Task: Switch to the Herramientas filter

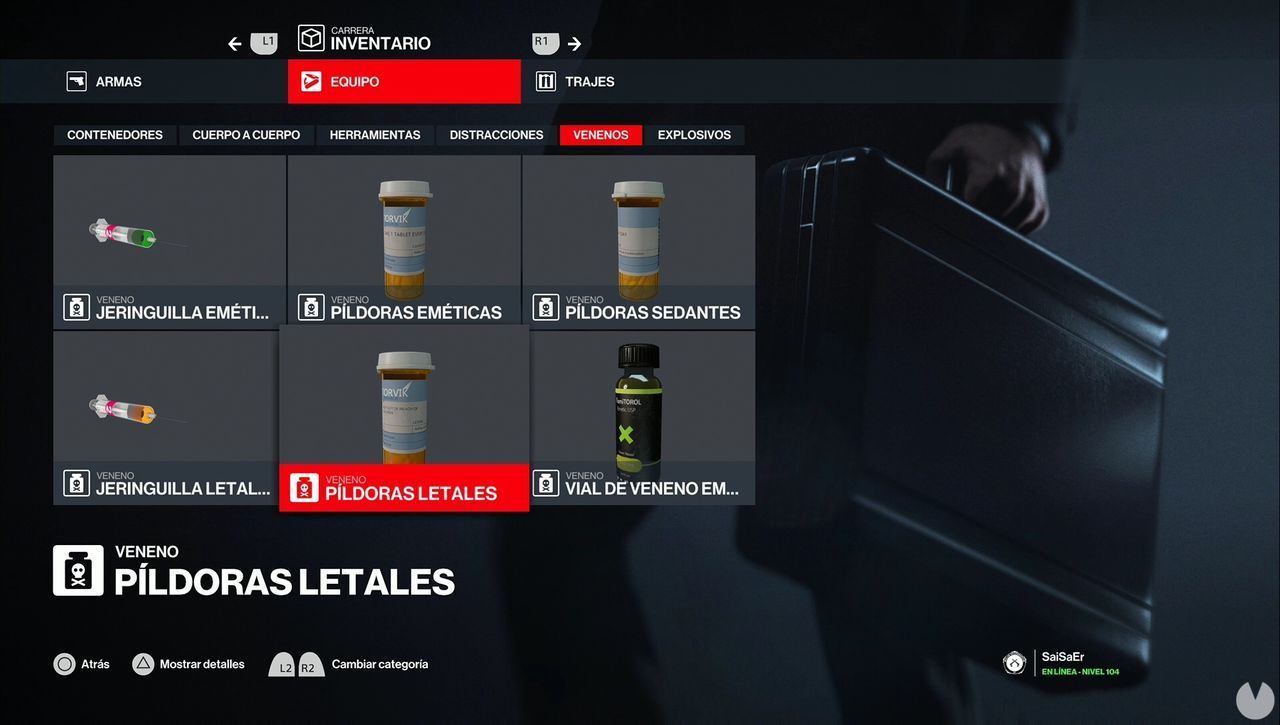Action: coord(375,134)
